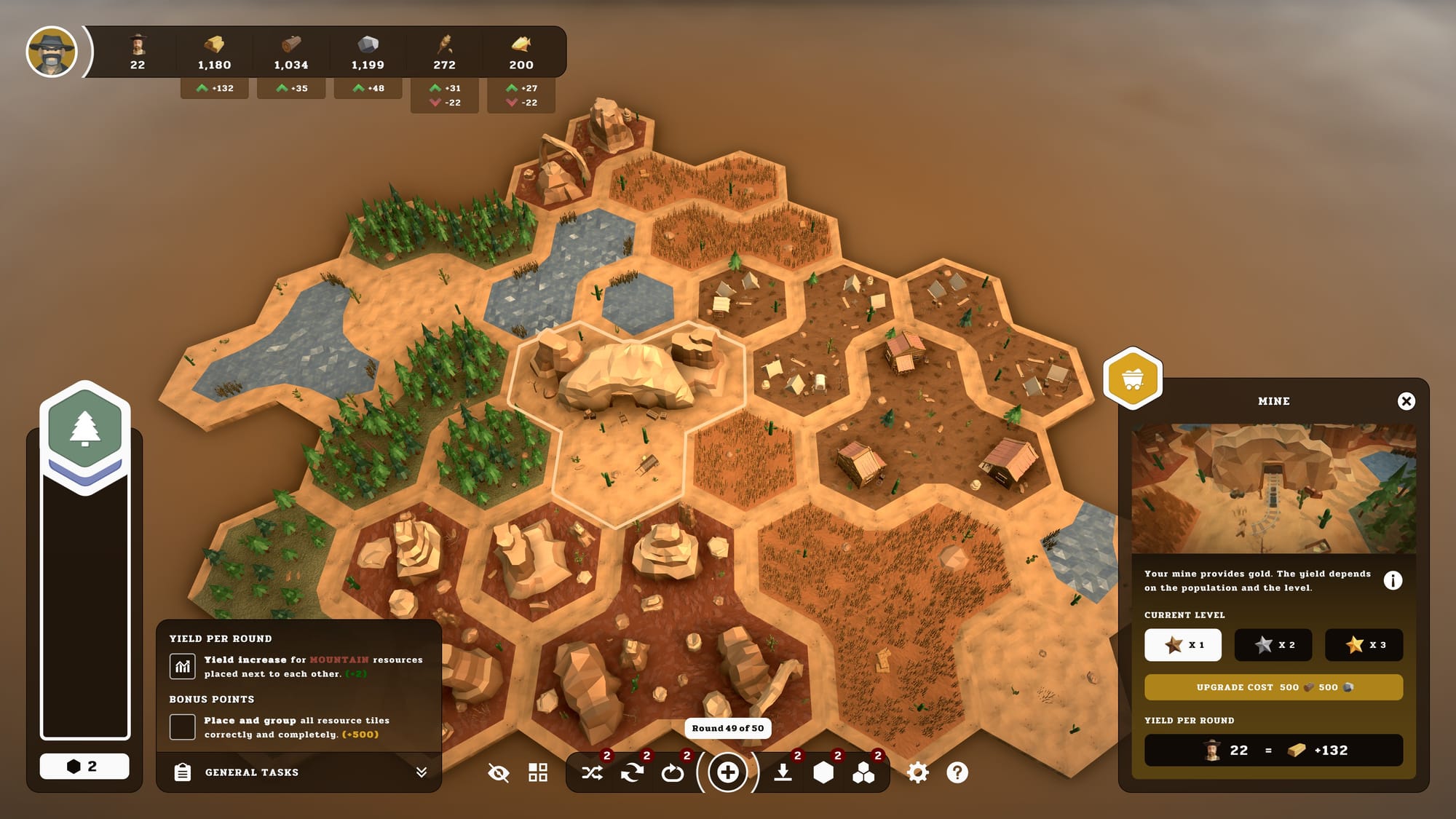Select the forest tile at the stack top
The height and width of the screenshot is (819, 1456).
point(85,428)
